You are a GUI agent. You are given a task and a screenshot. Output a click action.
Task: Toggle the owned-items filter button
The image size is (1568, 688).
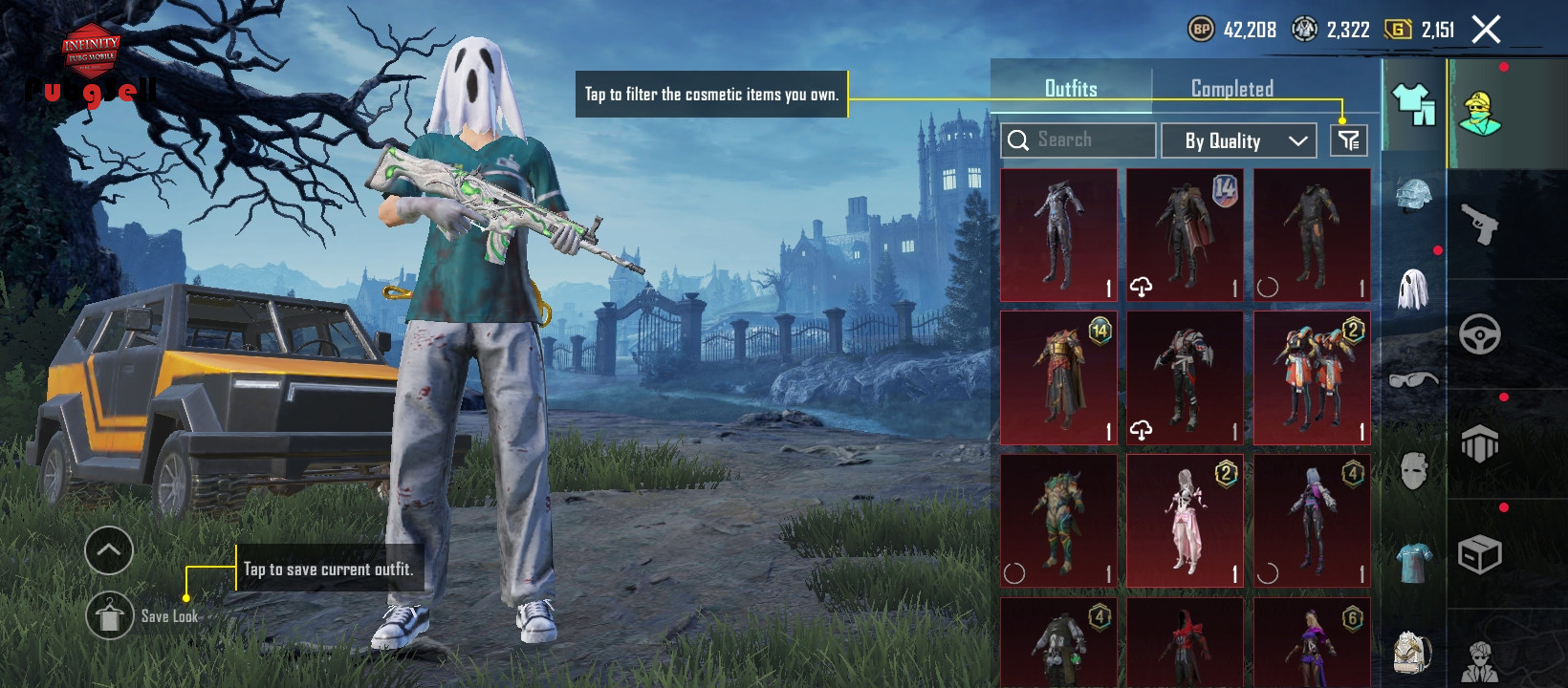[1348, 140]
